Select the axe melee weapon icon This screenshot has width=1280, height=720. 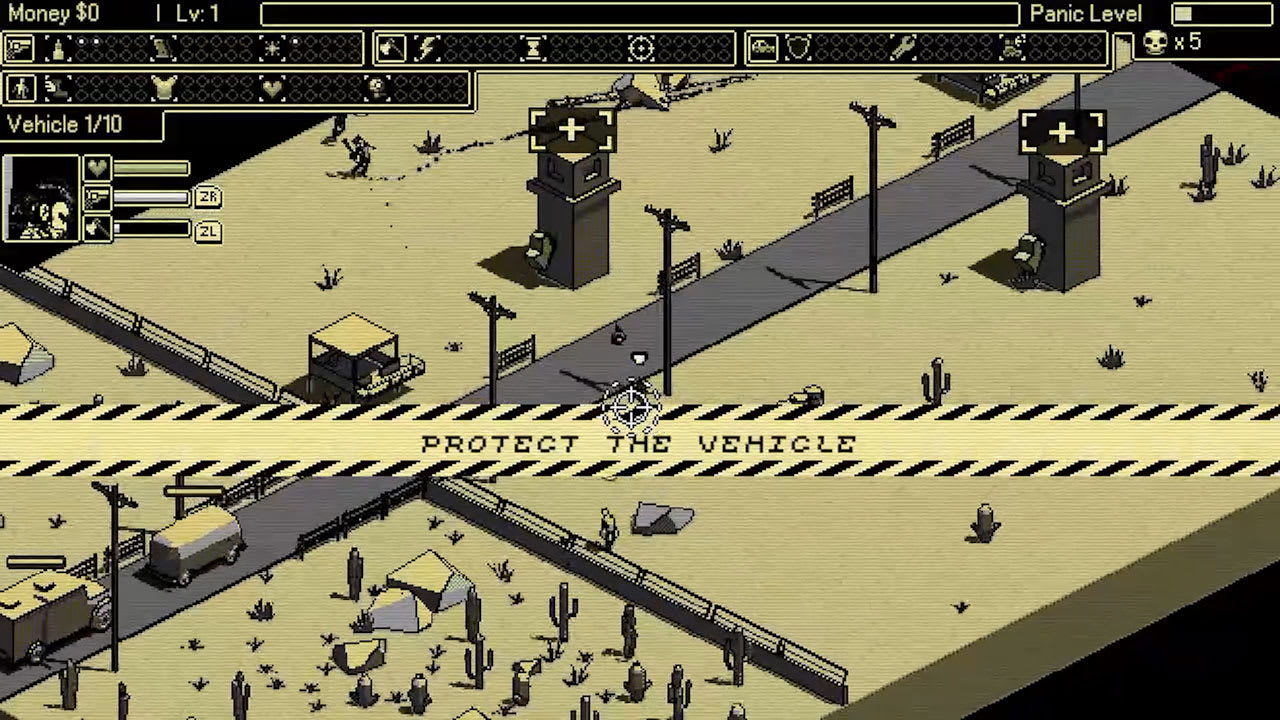pos(390,48)
